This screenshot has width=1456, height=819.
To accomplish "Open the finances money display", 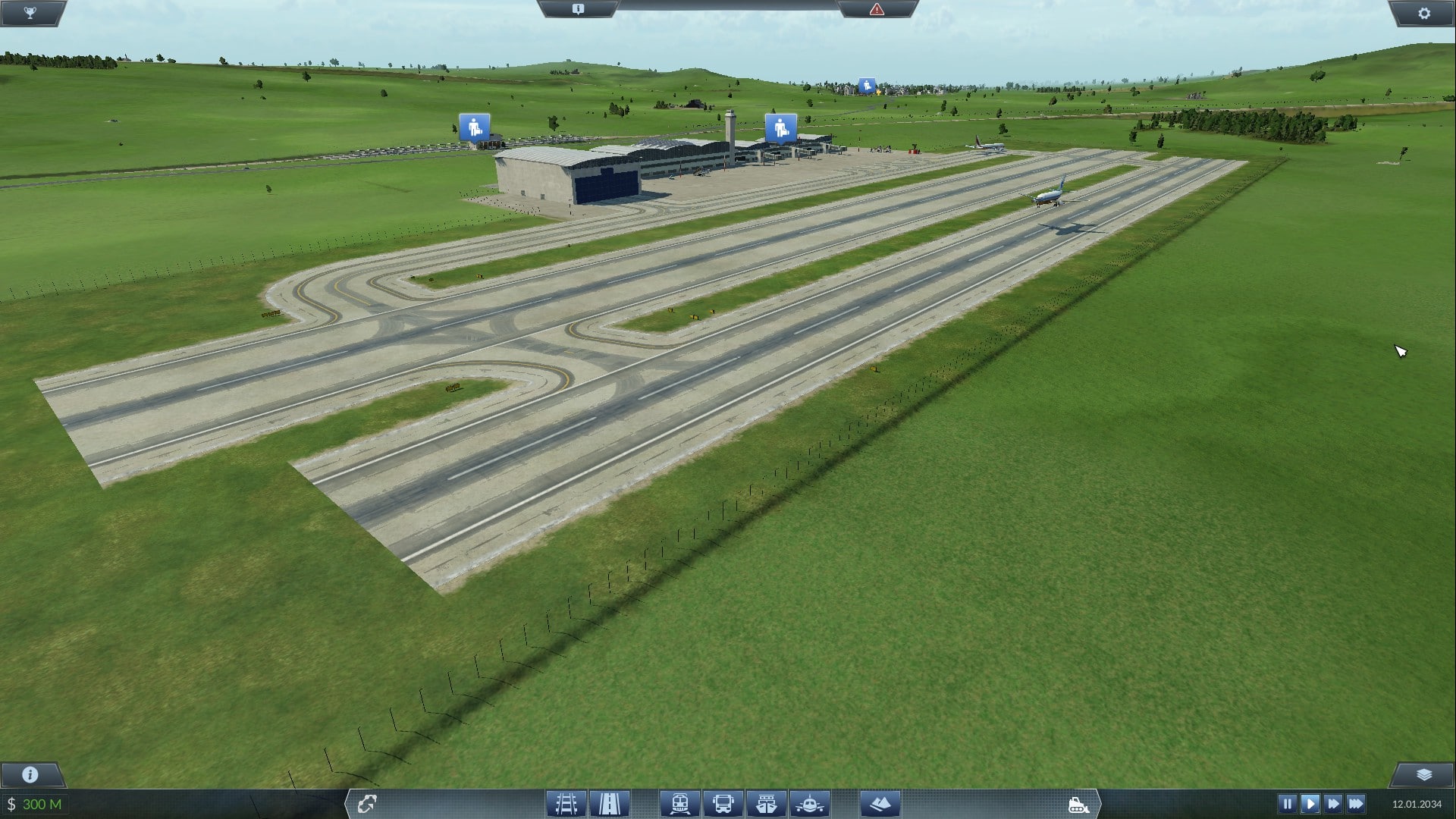I will click(x=35, y=804).
